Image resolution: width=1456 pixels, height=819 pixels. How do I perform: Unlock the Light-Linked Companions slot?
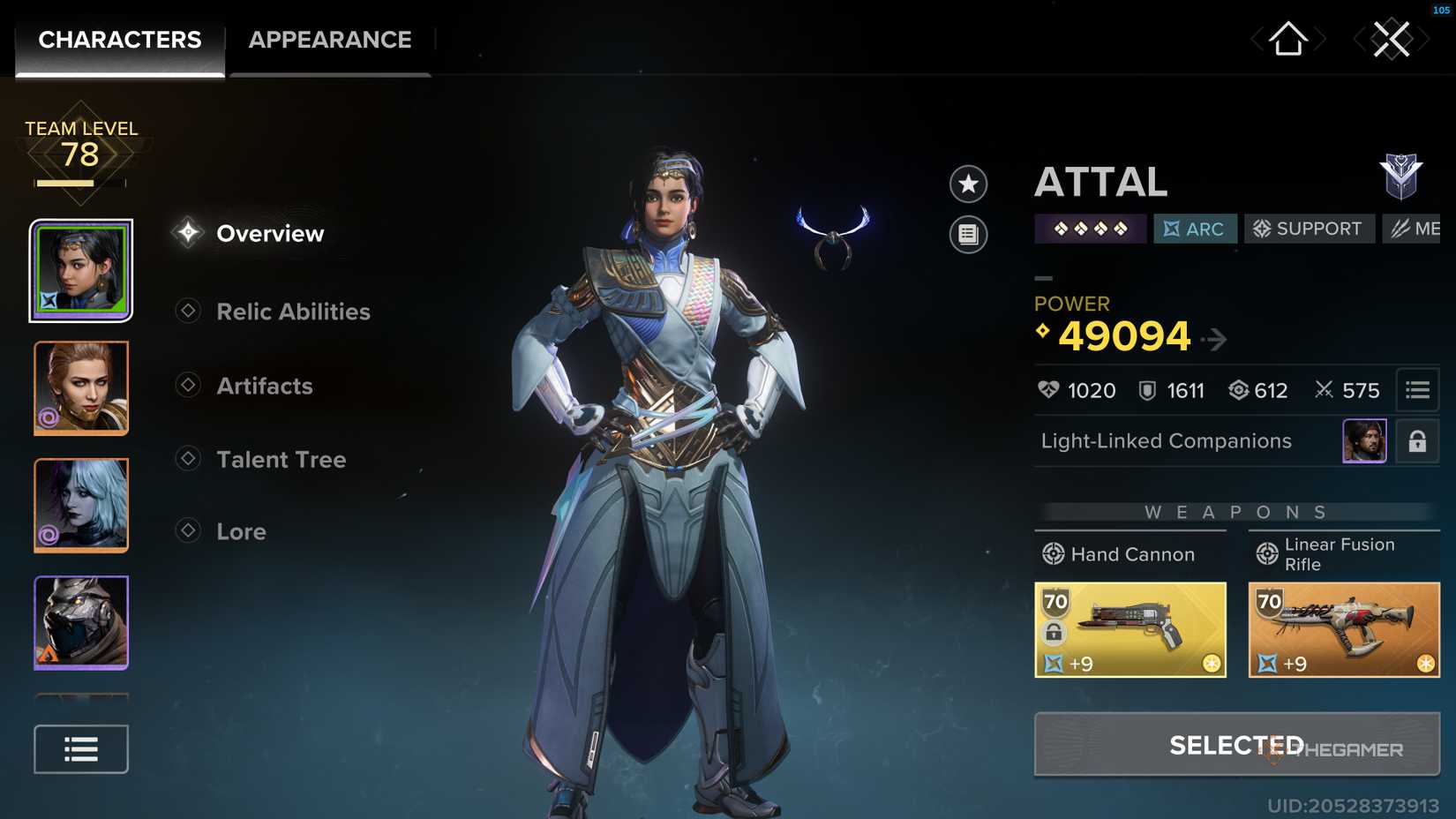pos(1417,441)
